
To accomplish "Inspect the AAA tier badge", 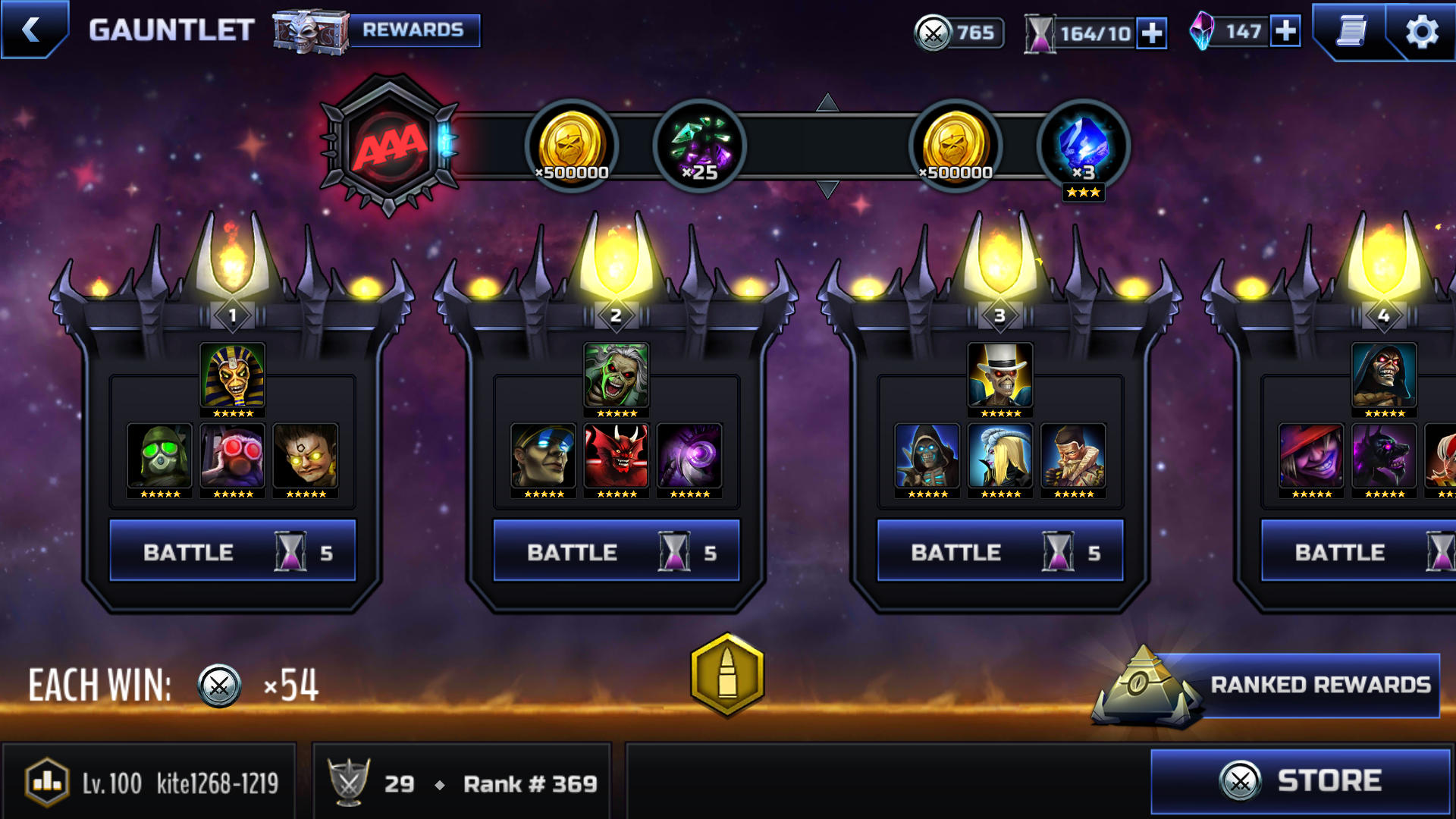I will pos(390,145).
